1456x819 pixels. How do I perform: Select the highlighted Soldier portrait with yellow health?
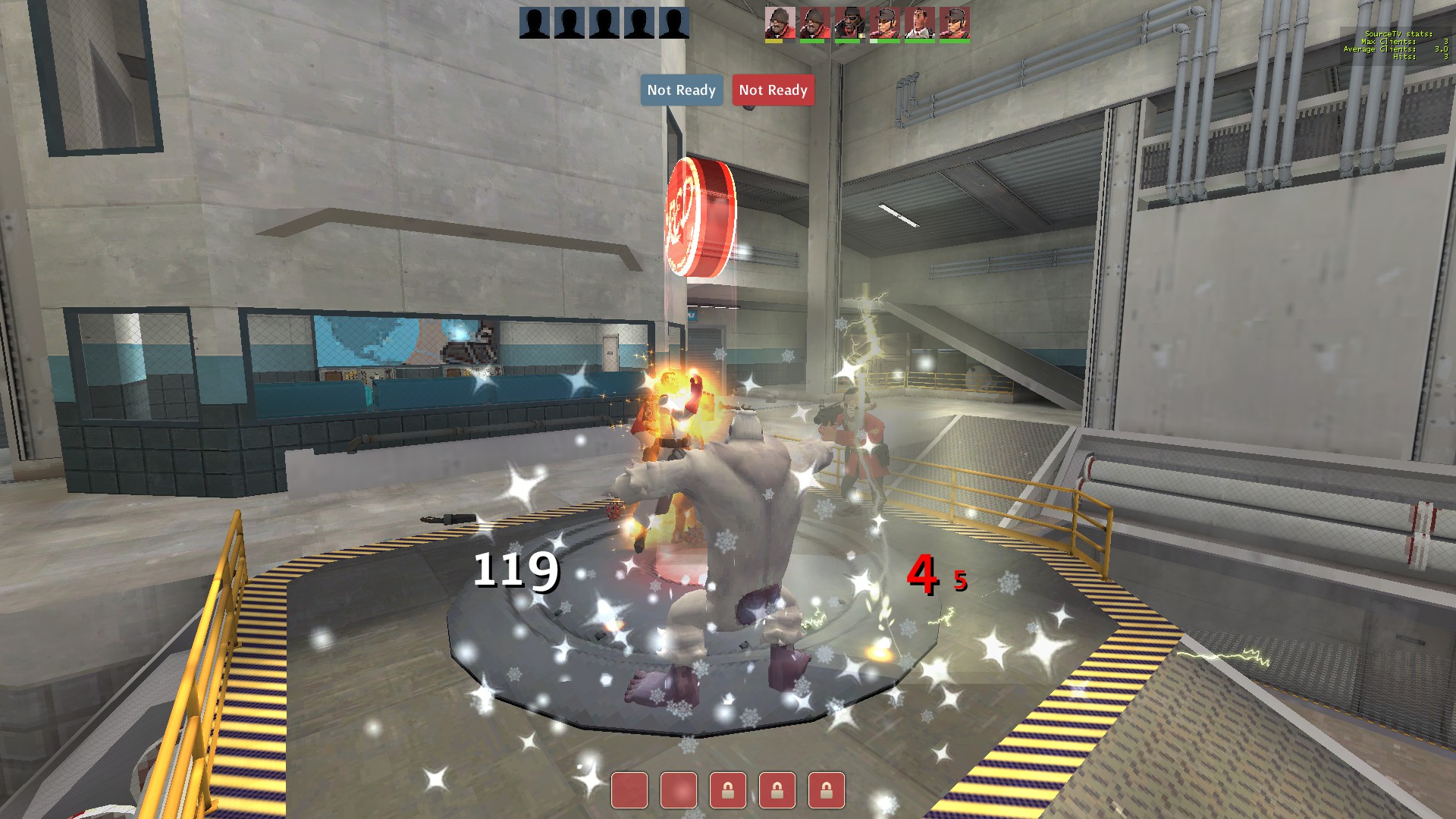[780, 24]
